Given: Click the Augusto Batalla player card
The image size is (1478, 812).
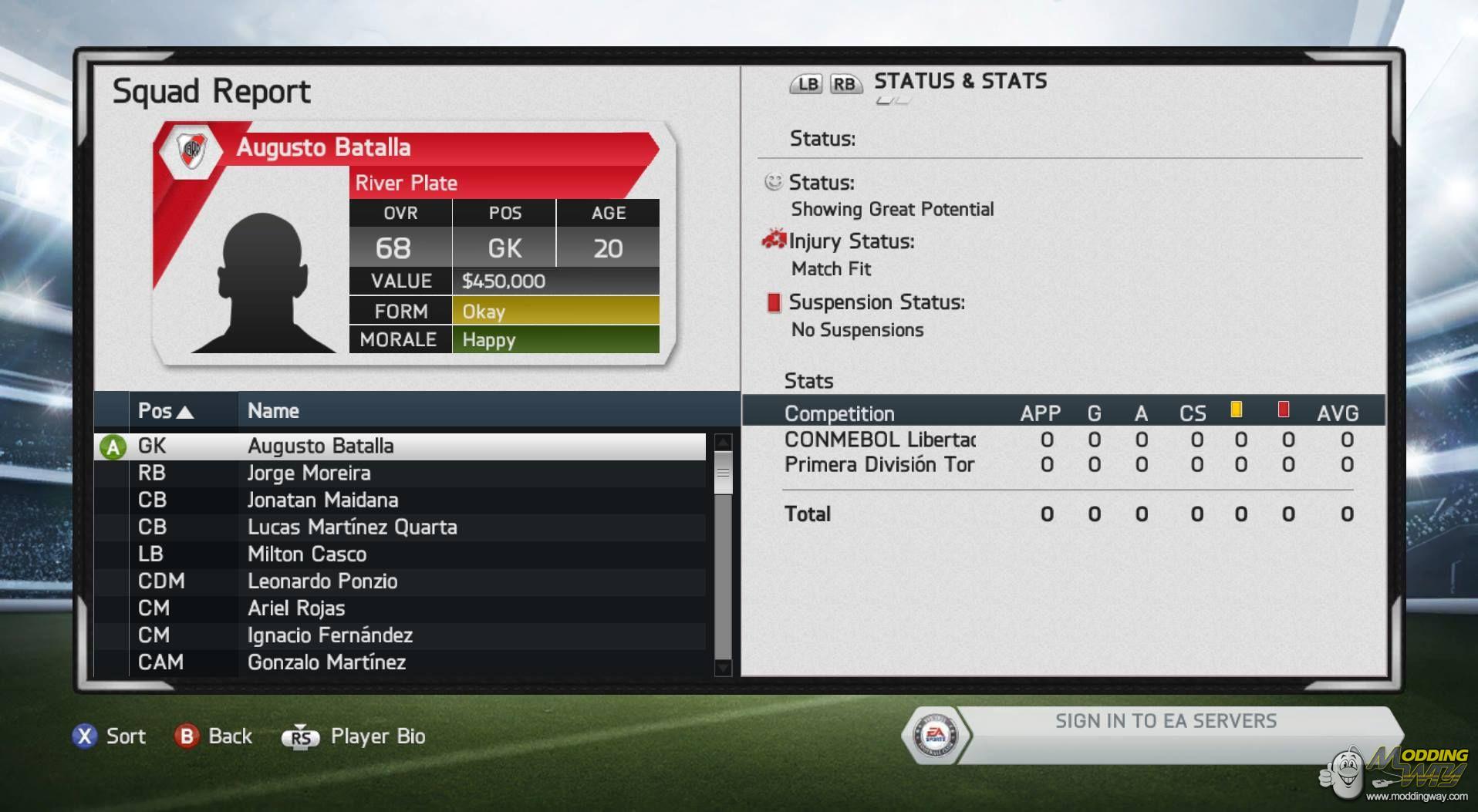Looking at the screenshot, I should point(413,243).
